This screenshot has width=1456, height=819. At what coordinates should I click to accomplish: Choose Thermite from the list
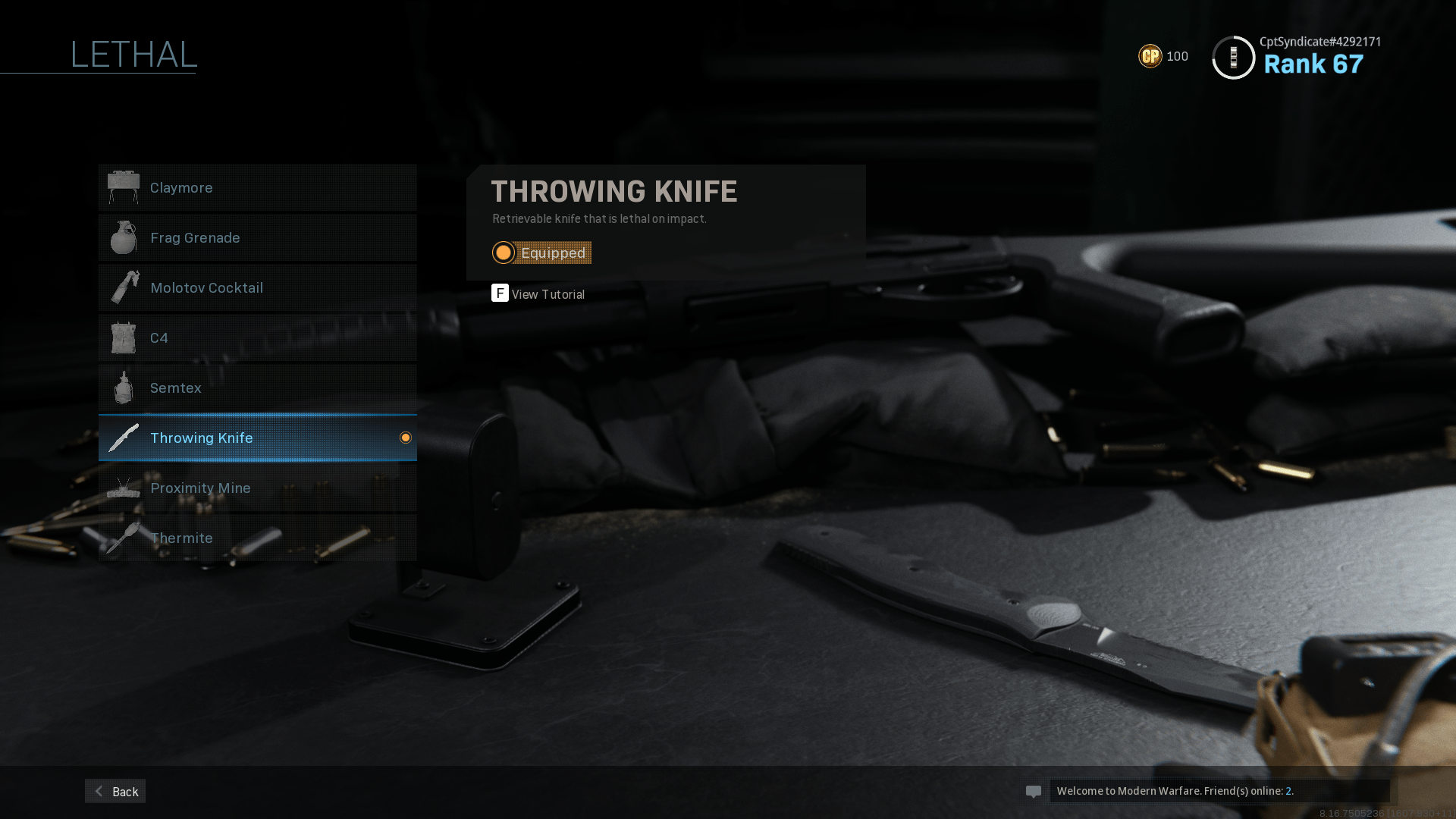257,538
